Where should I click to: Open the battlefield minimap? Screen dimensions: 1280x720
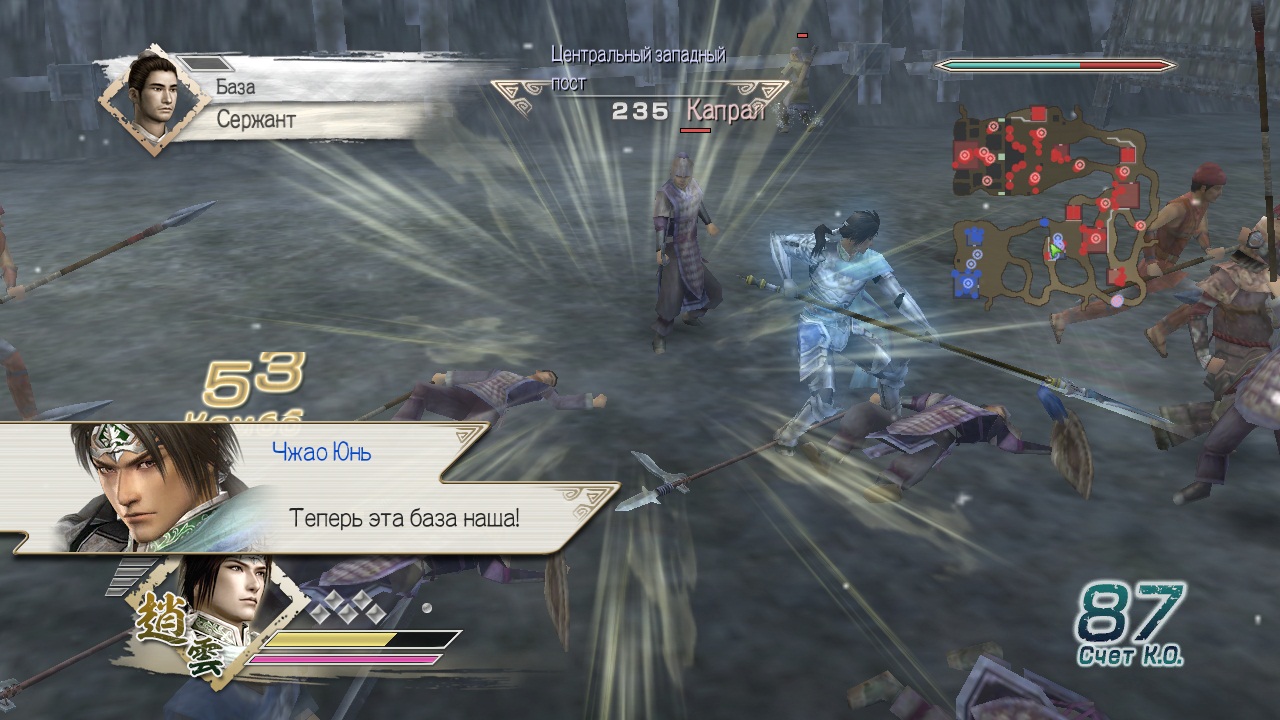(1050, 205)
